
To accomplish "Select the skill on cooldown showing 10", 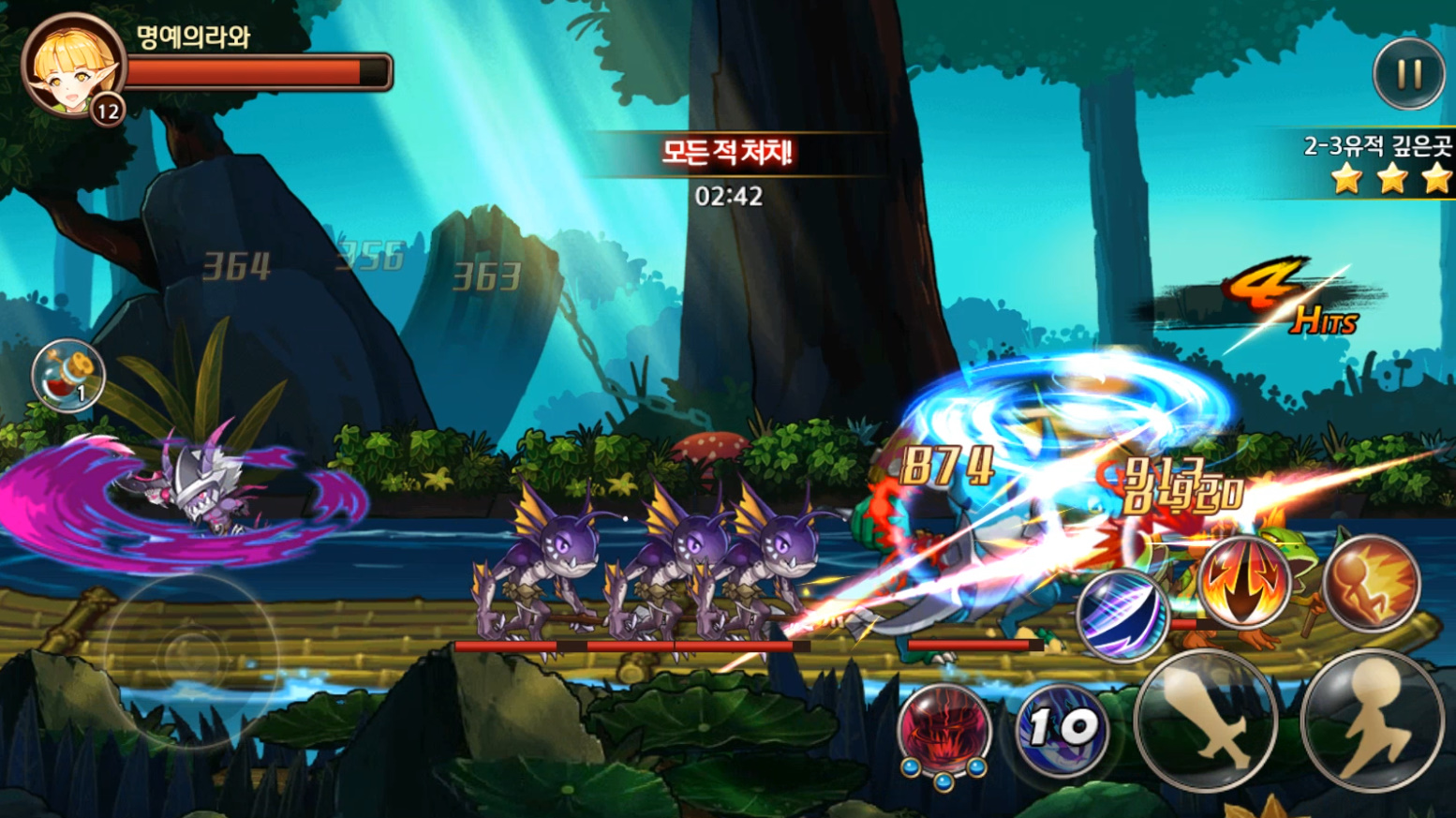I will click(x=1062, y=729).
